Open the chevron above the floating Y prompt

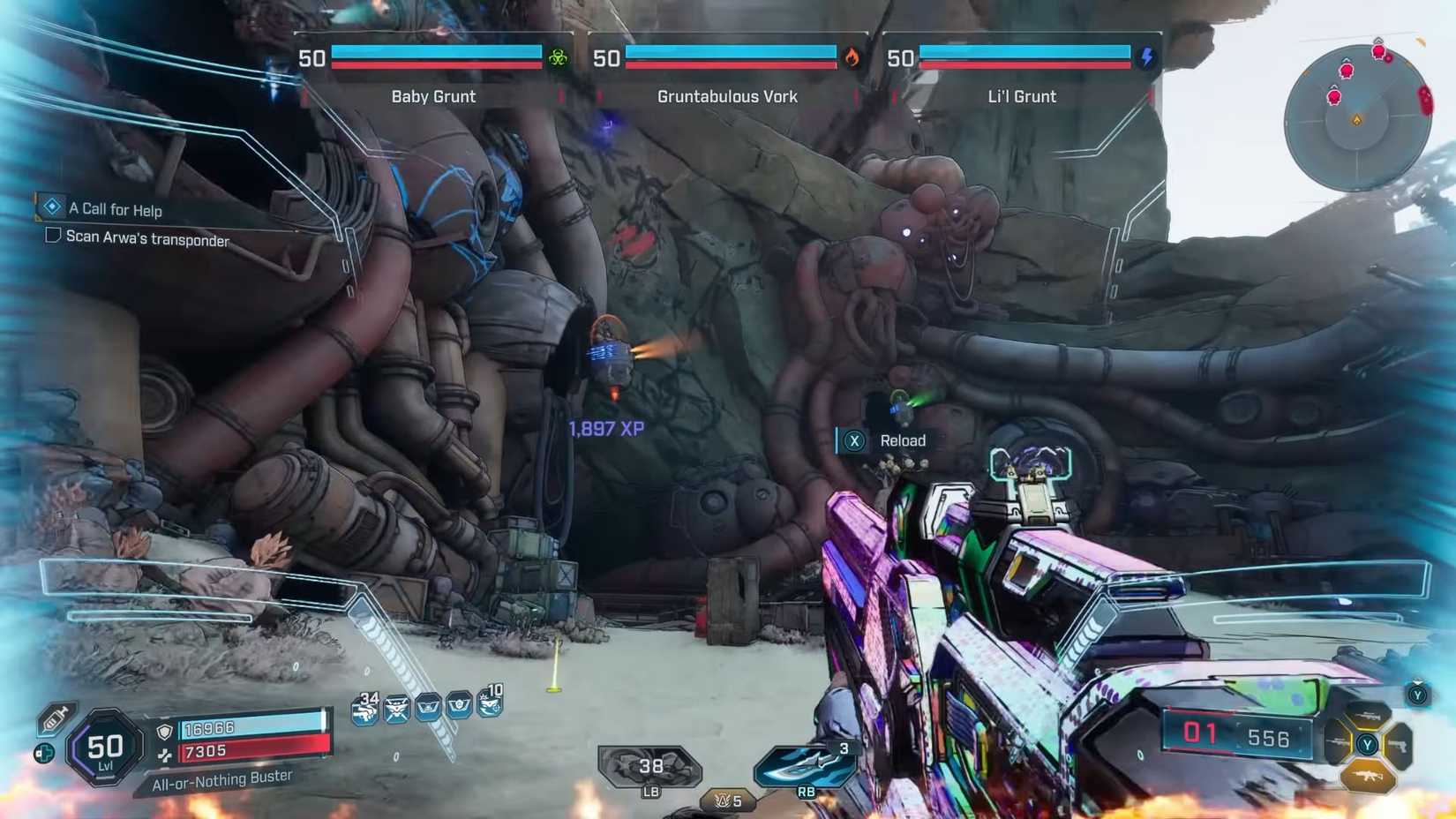[1417, 683]
